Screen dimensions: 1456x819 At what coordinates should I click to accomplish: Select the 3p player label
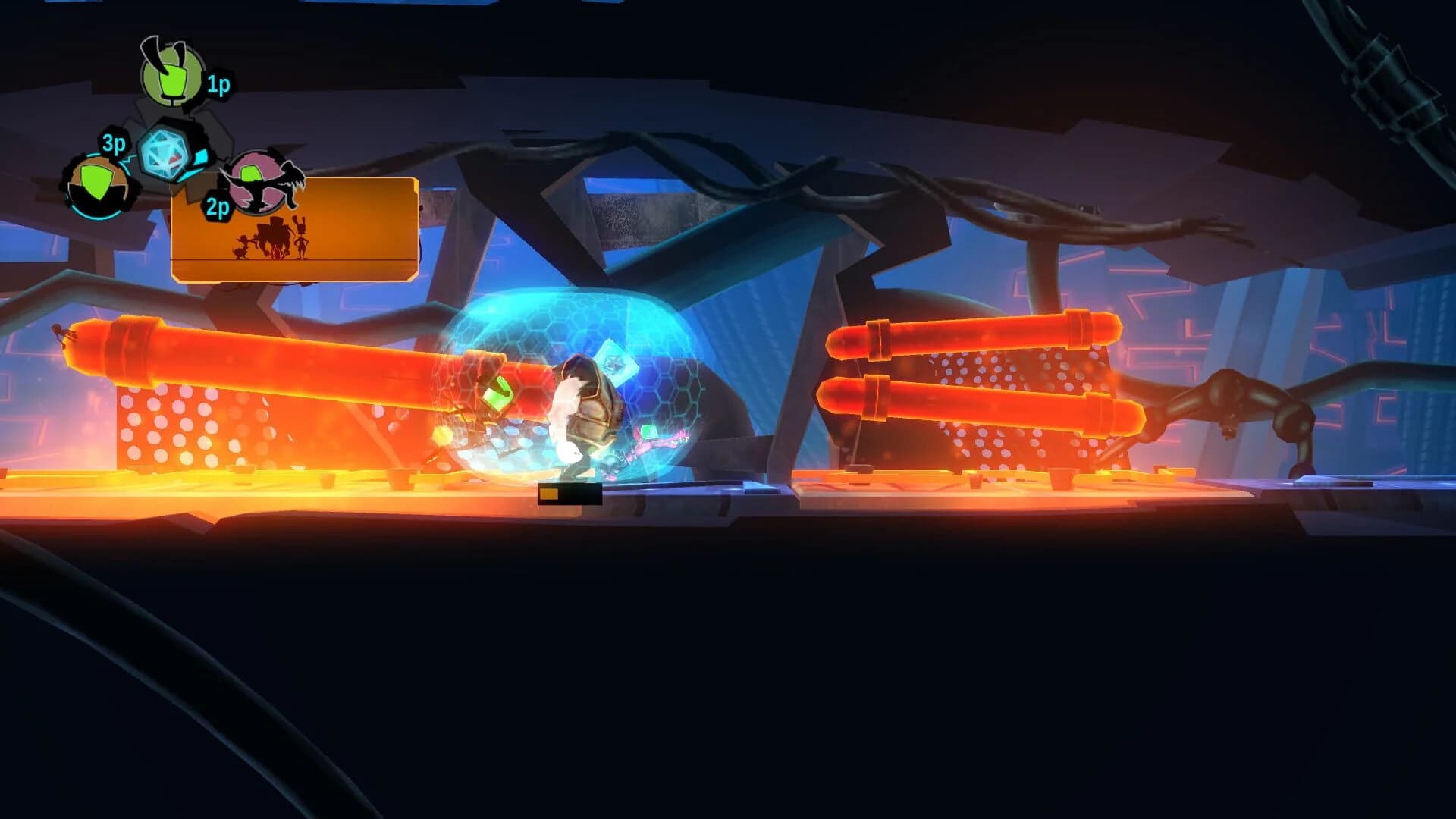tap(114, 144)
